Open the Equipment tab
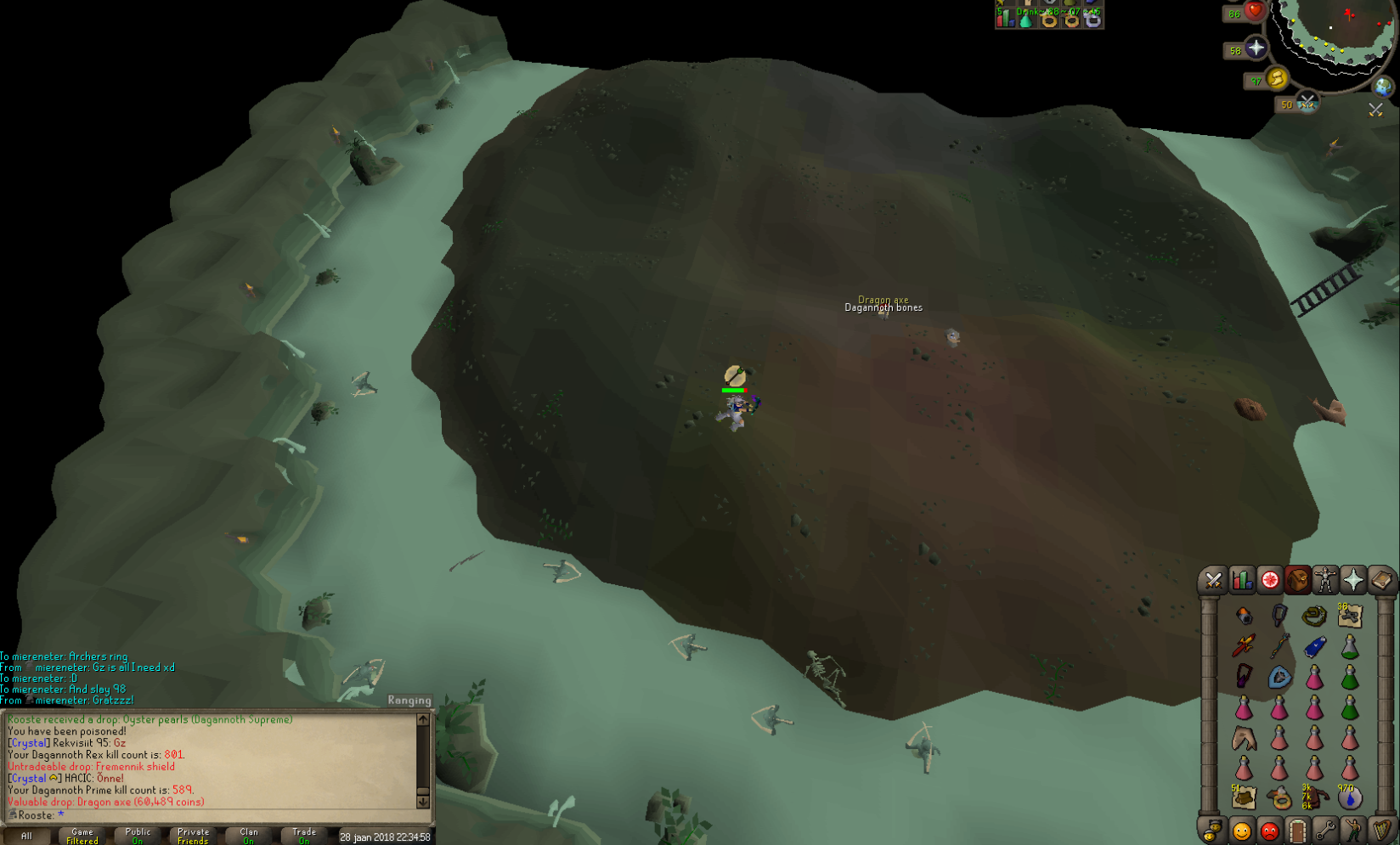The height and width of the screenshot is (845, 1400). click(x=1325, y=578)
